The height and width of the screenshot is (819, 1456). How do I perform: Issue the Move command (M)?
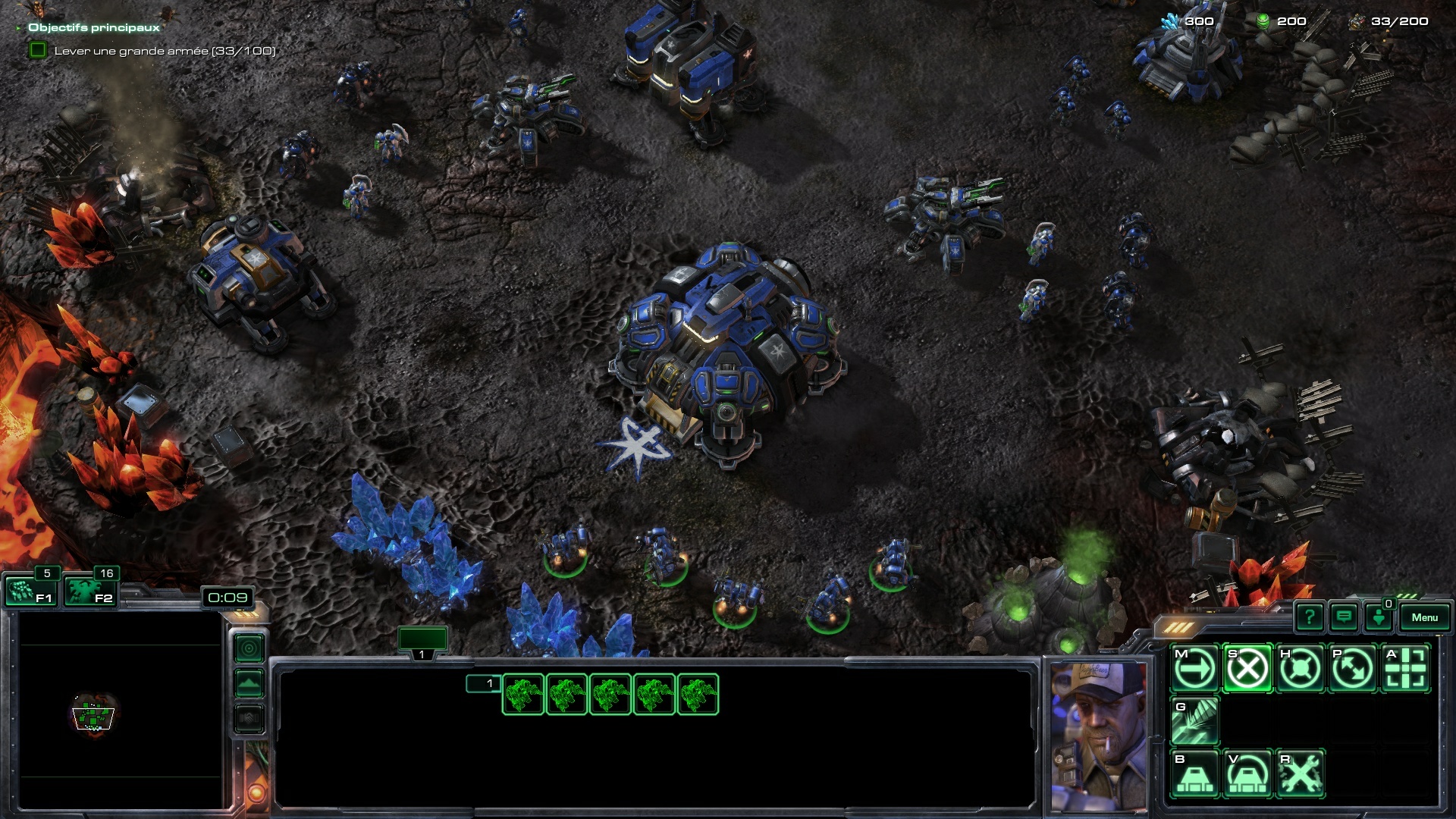[x=1195, y=669]
